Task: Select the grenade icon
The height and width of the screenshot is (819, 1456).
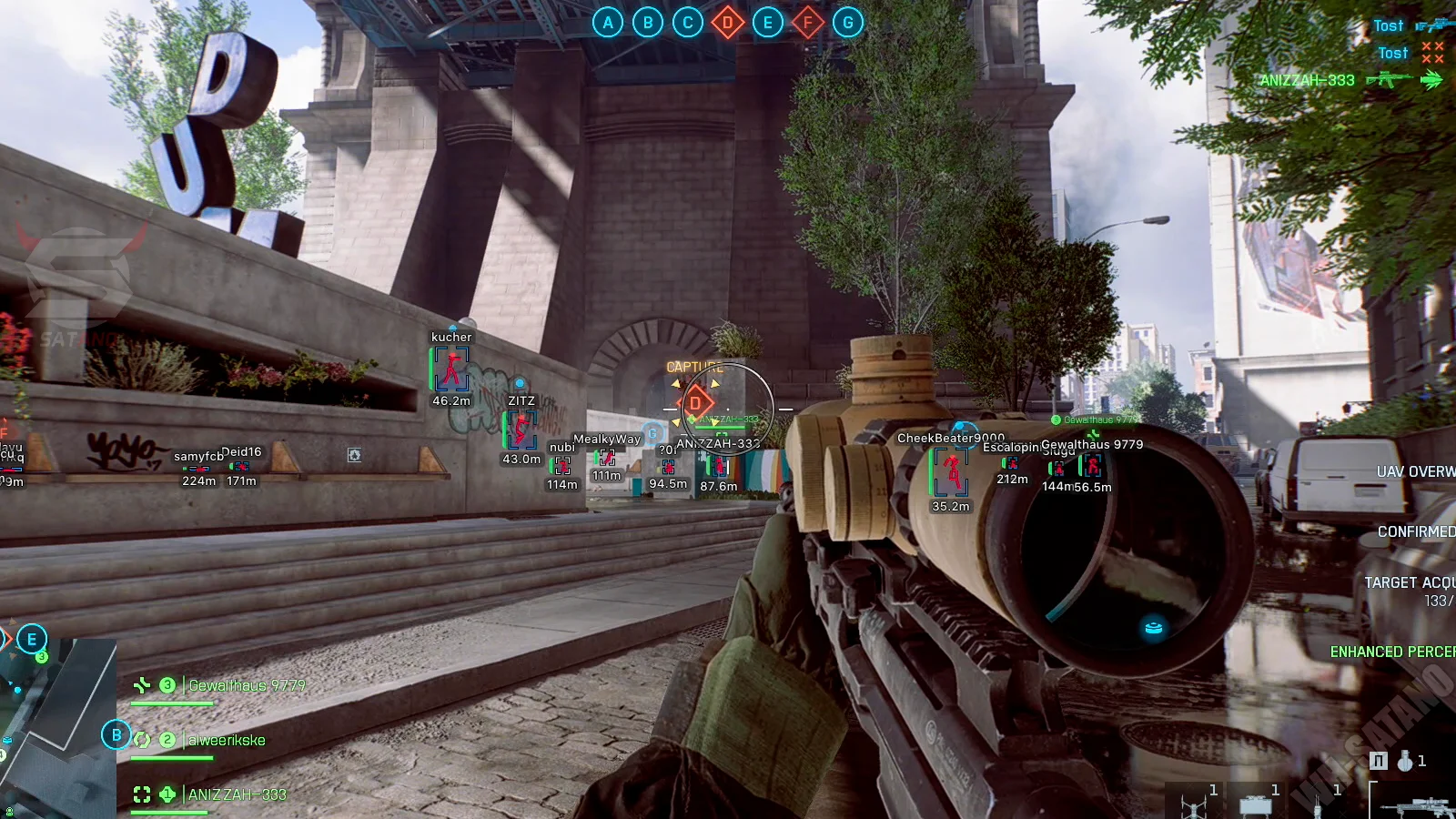Action: 1406,761
